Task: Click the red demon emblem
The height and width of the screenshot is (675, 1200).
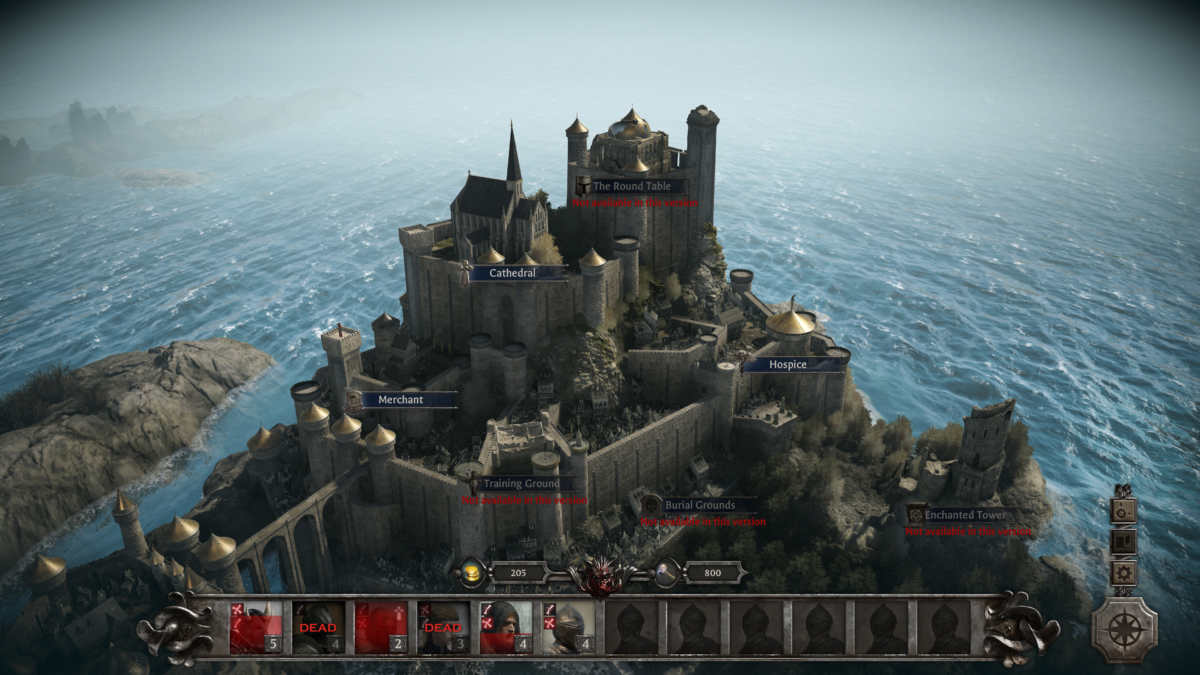Action: pos(601,575)
